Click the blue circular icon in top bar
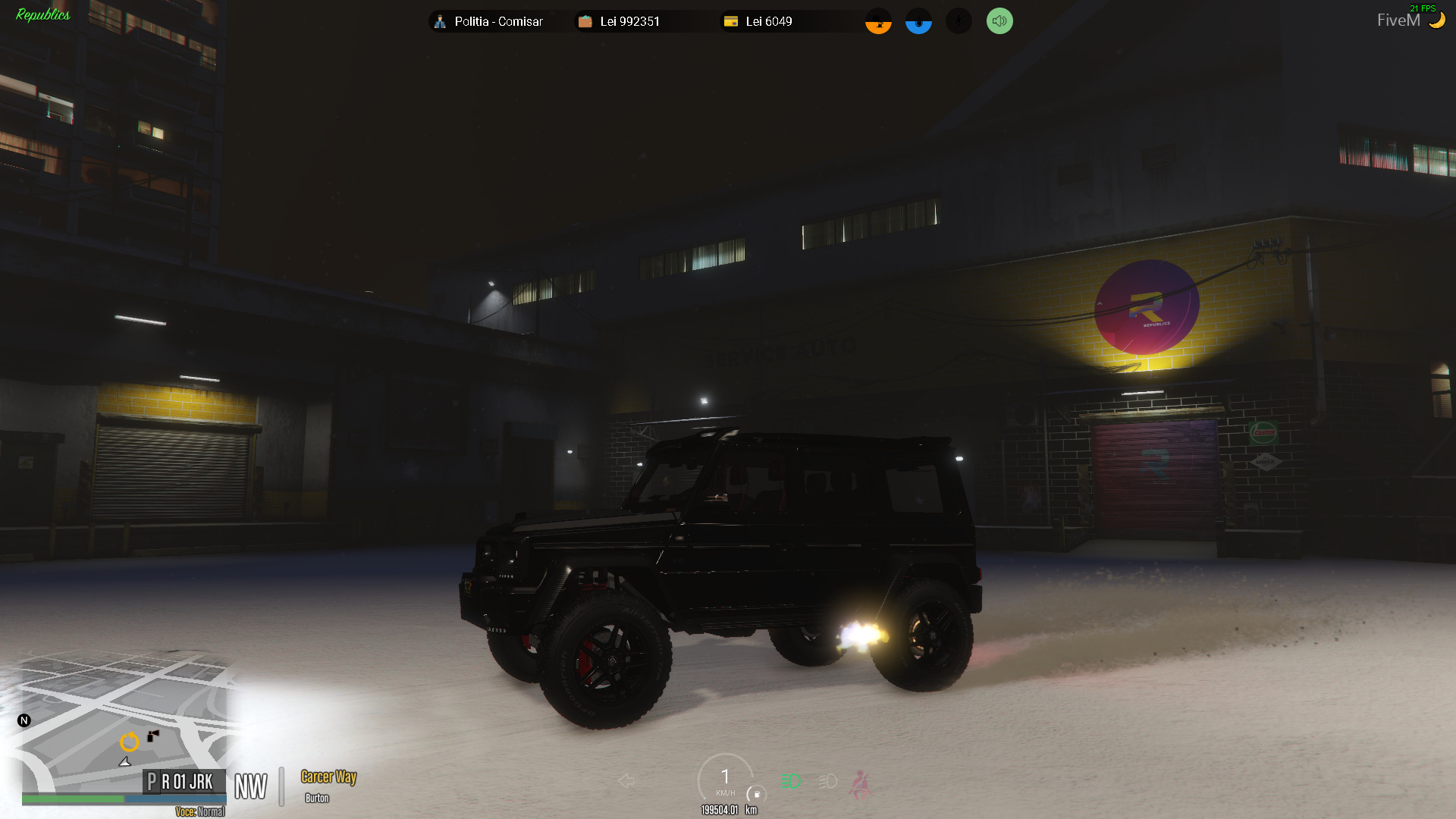1456x819 pixels. [918, 21]
